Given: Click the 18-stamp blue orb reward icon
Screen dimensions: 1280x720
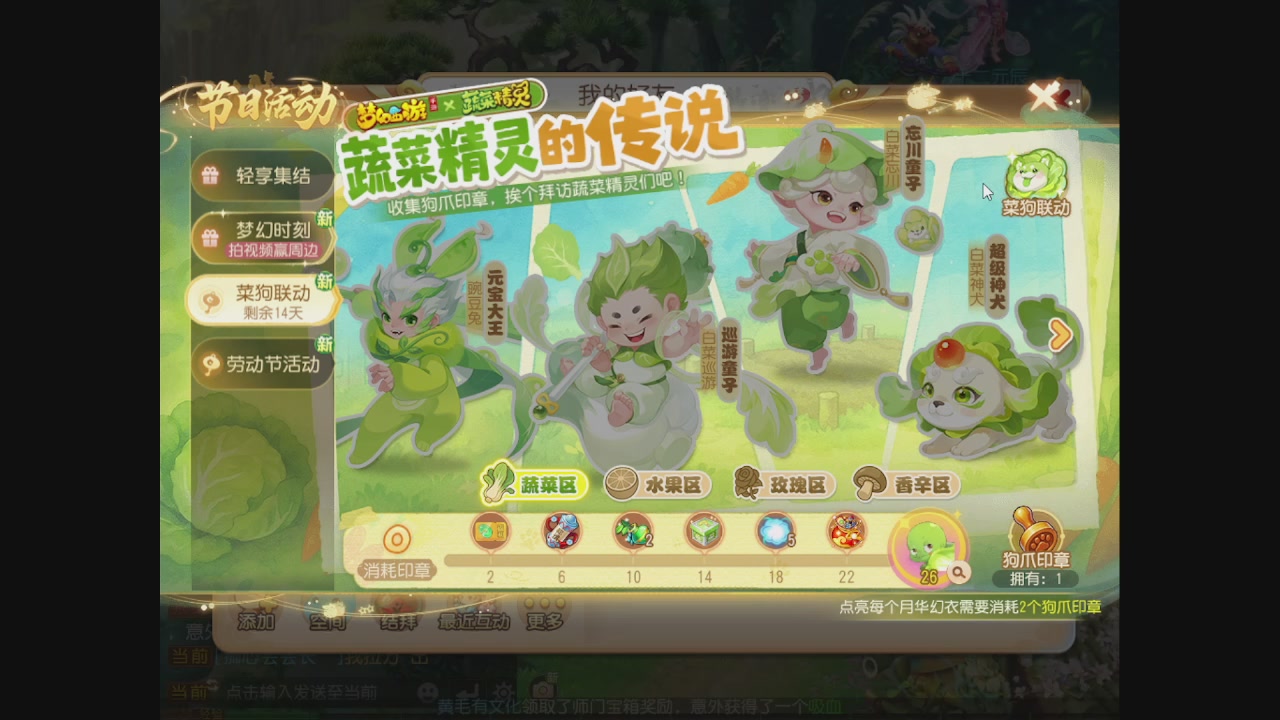Looking at the screenshot, I should (x=775, y=532).
